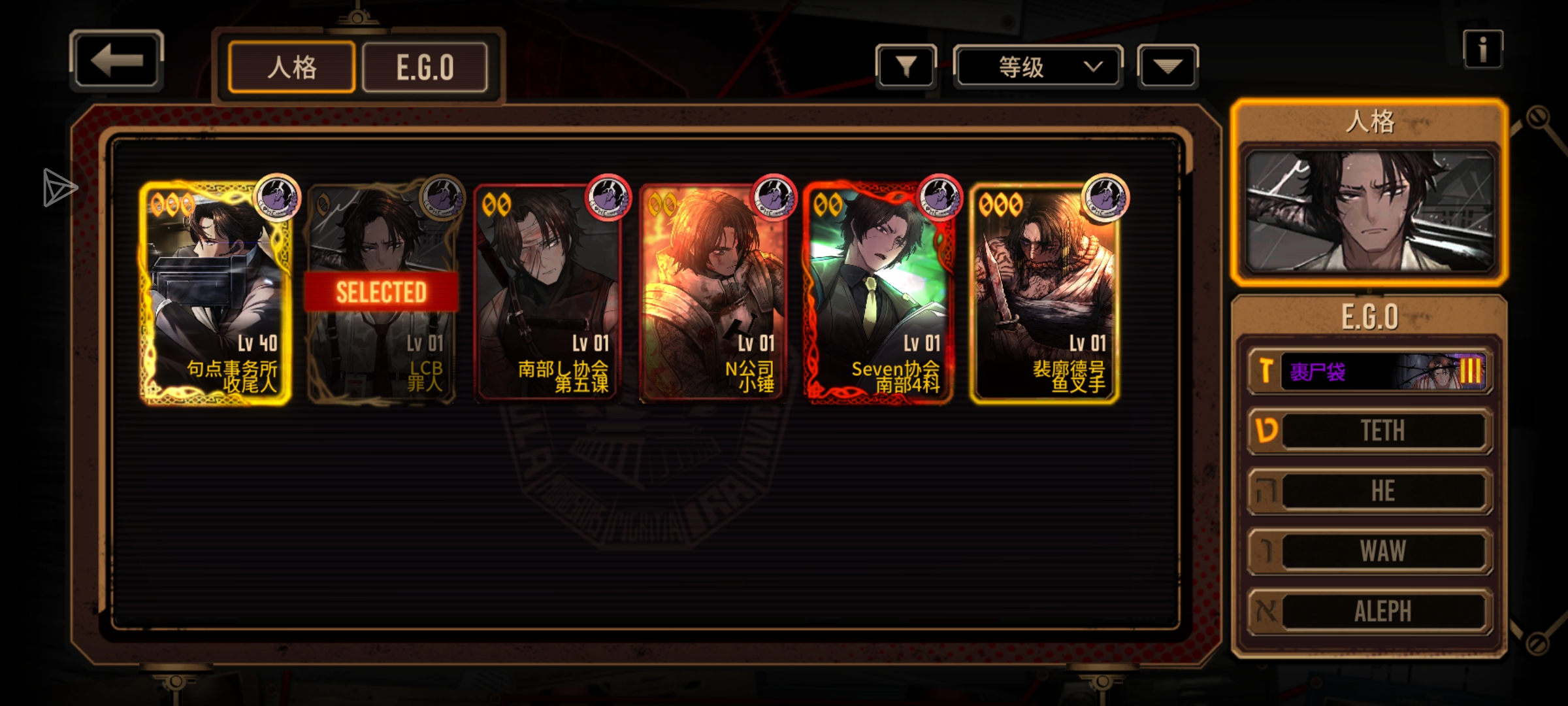Open the ALEPH E.G.O slot
Viewport: 1568px width, 706px height.
point(1371,611)
